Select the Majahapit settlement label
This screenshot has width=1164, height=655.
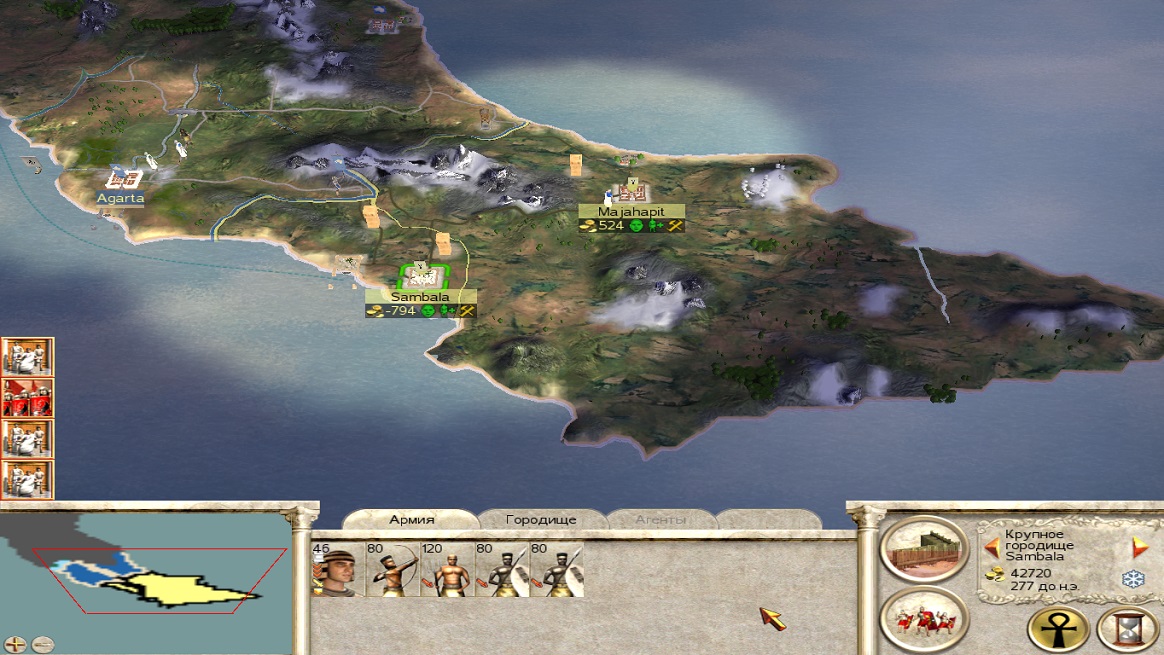pos(631,212)
